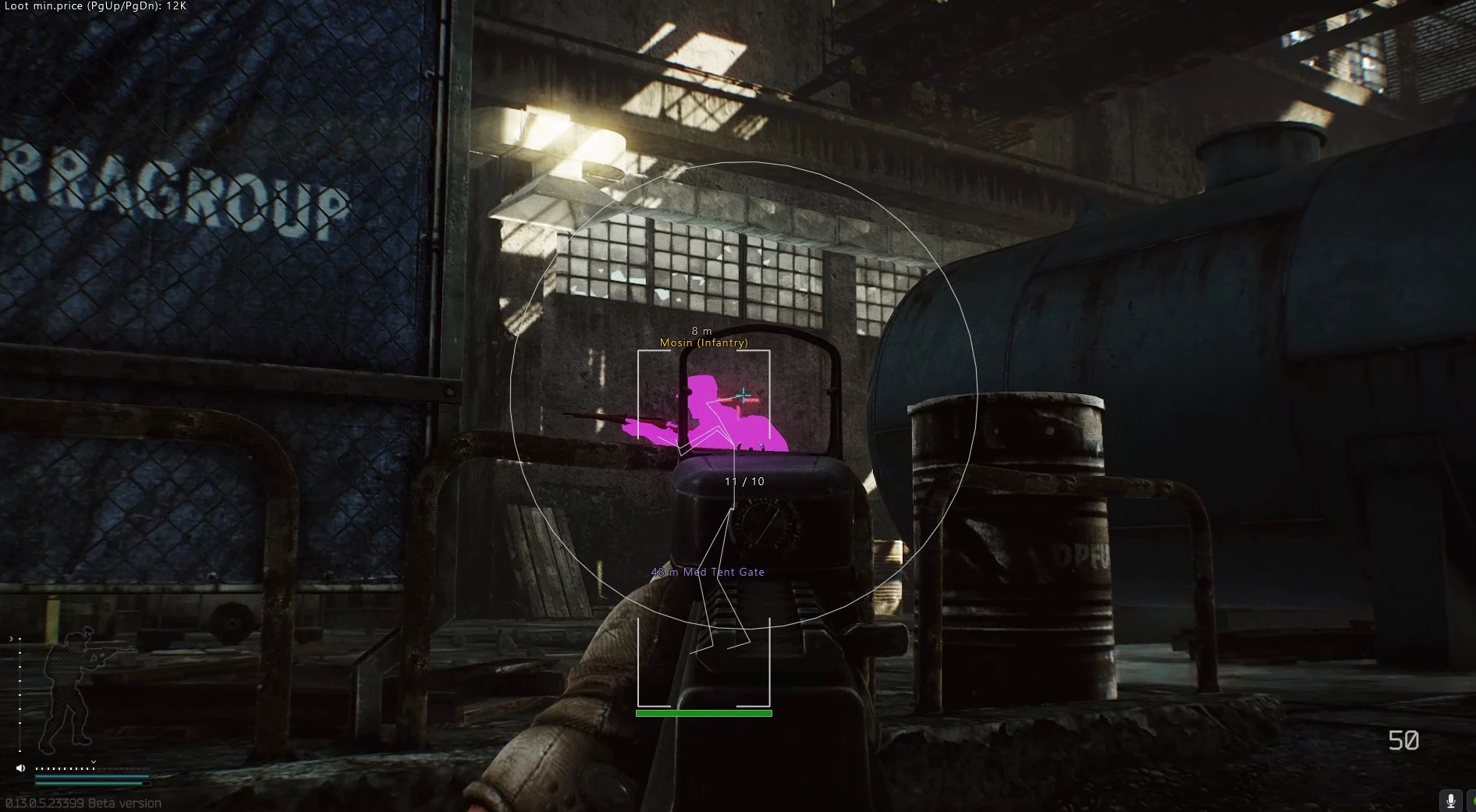Select the Mosin (Infantry) enemy label
This screenshot has width=1476, height=812.
click(x=704, y=342)
